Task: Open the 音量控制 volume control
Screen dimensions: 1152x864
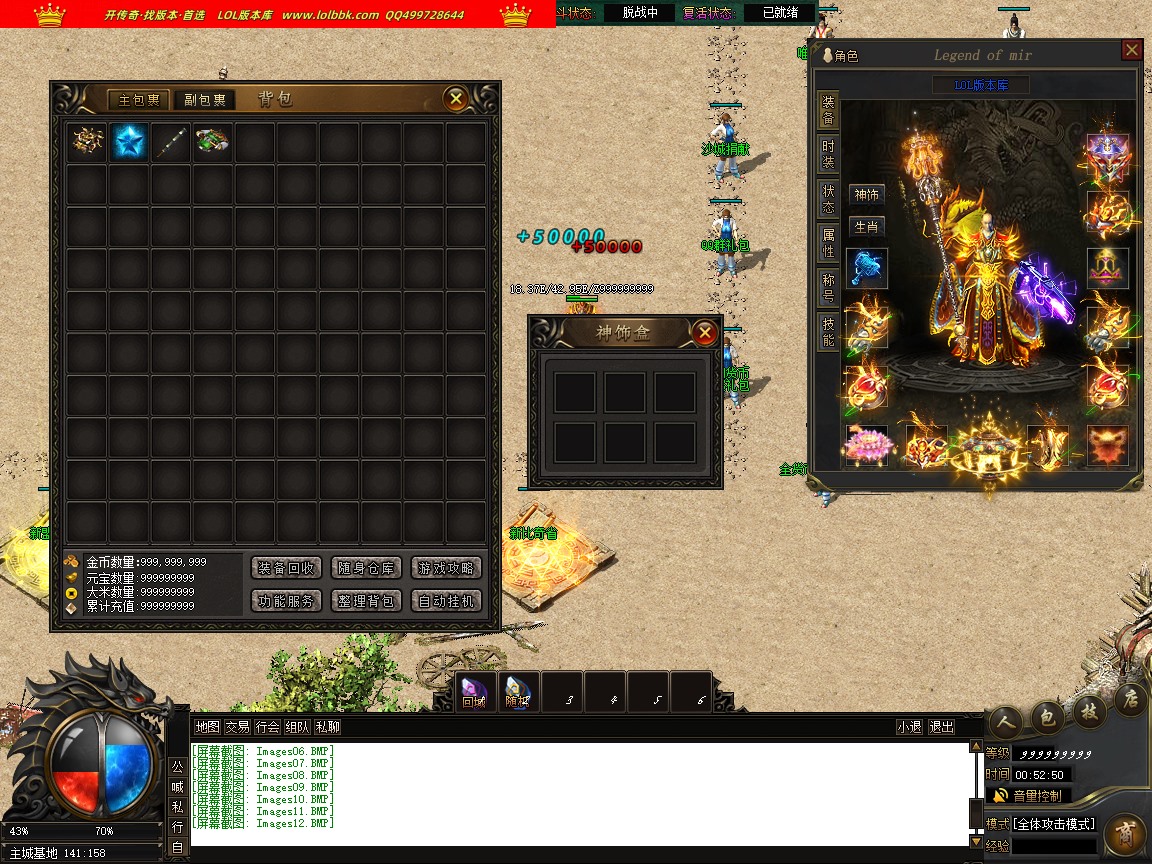Action: (1028, 796)
